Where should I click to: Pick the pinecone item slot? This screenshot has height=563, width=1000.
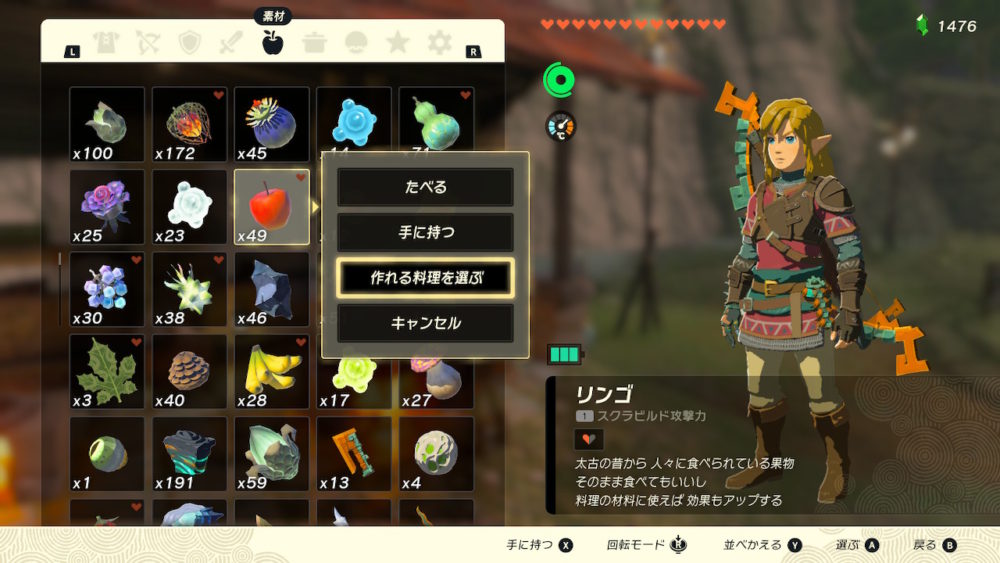[189, 372]
